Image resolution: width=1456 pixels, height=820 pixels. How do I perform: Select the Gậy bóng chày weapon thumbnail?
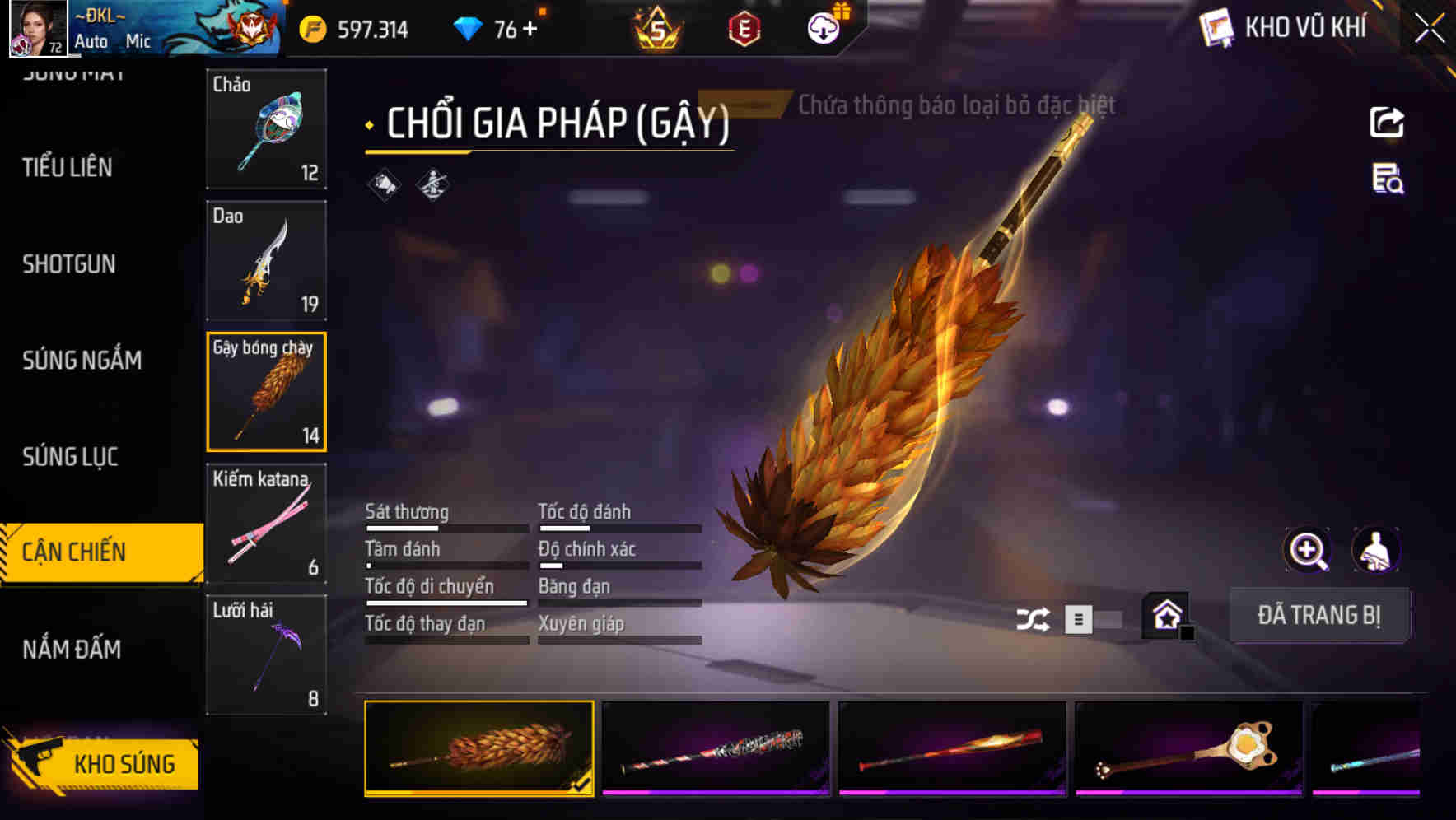click(x=266, y=391)
